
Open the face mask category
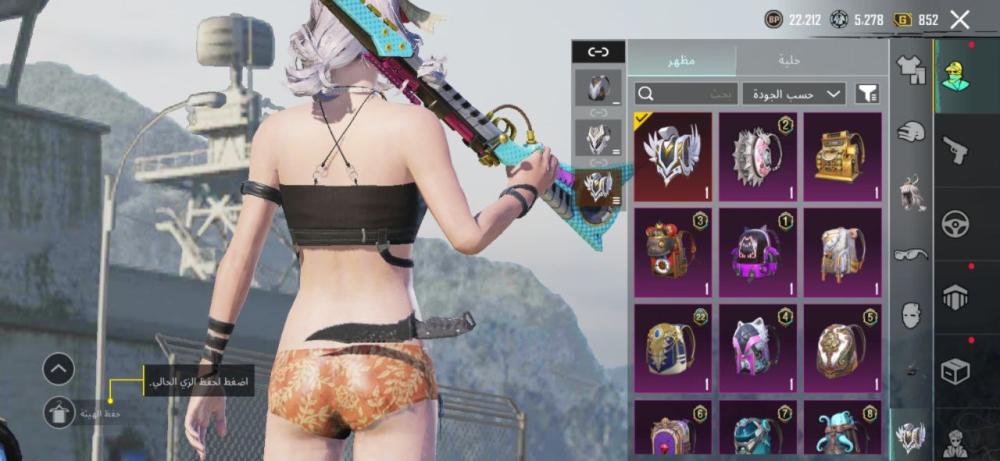coord(910,316)
